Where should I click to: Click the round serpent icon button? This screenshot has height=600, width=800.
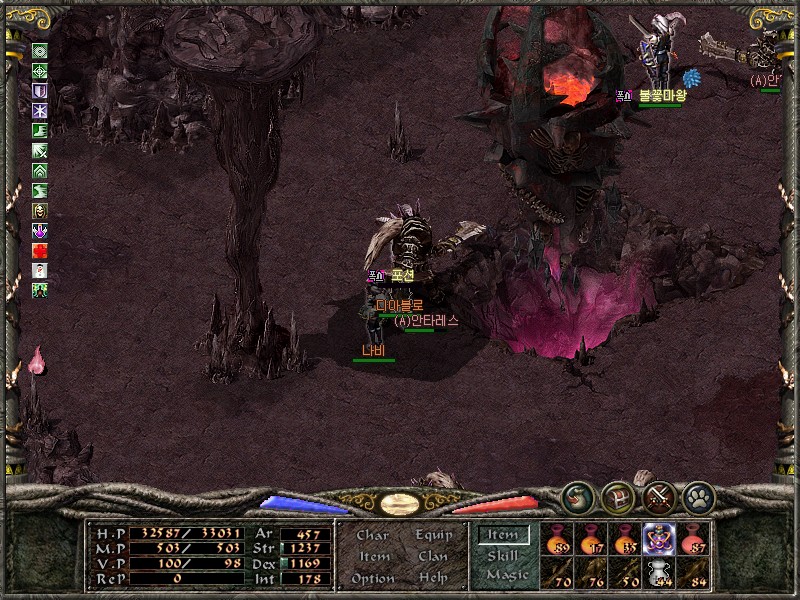point(576,496)
